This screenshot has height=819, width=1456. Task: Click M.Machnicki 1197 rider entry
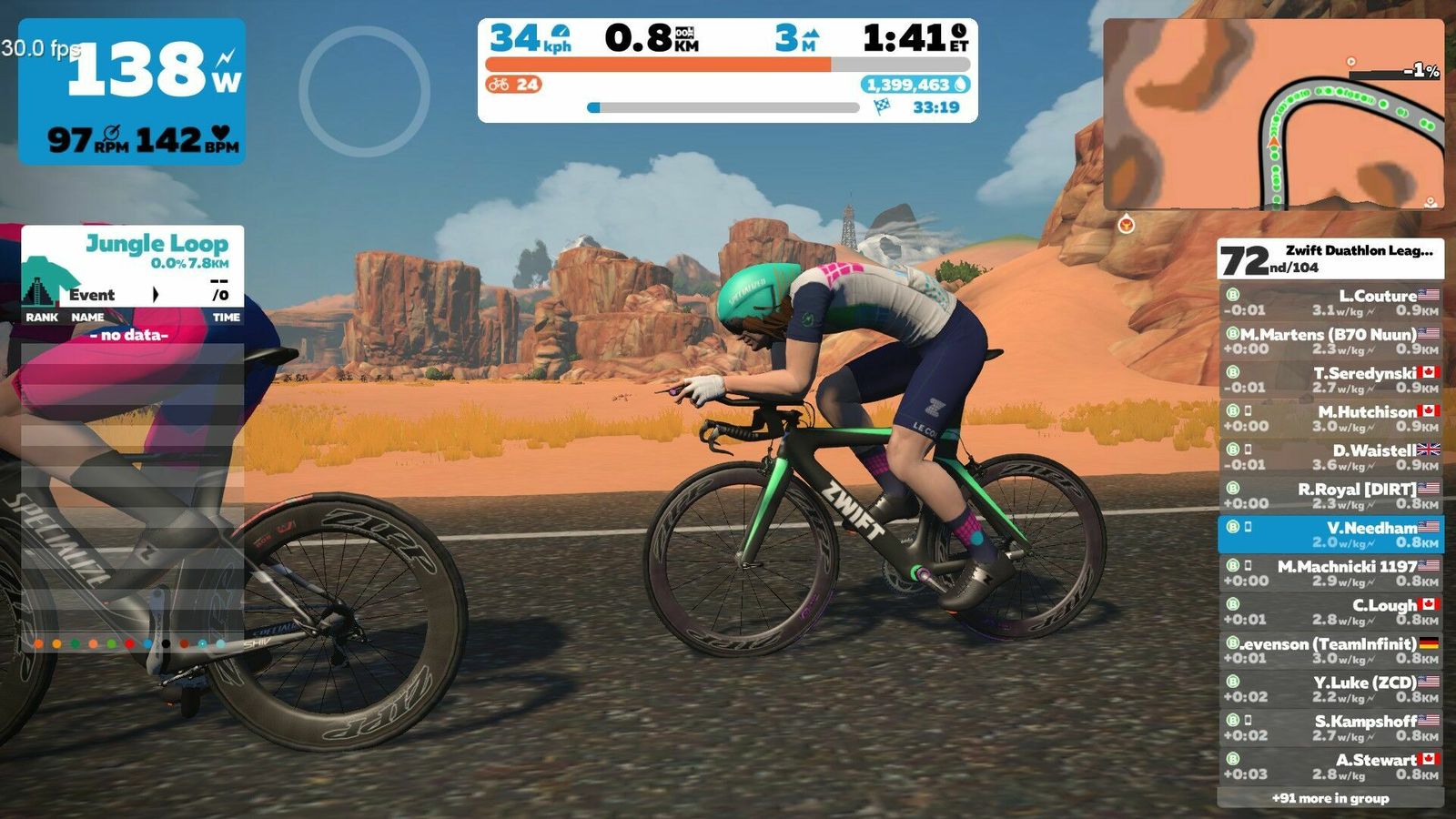1330,573
